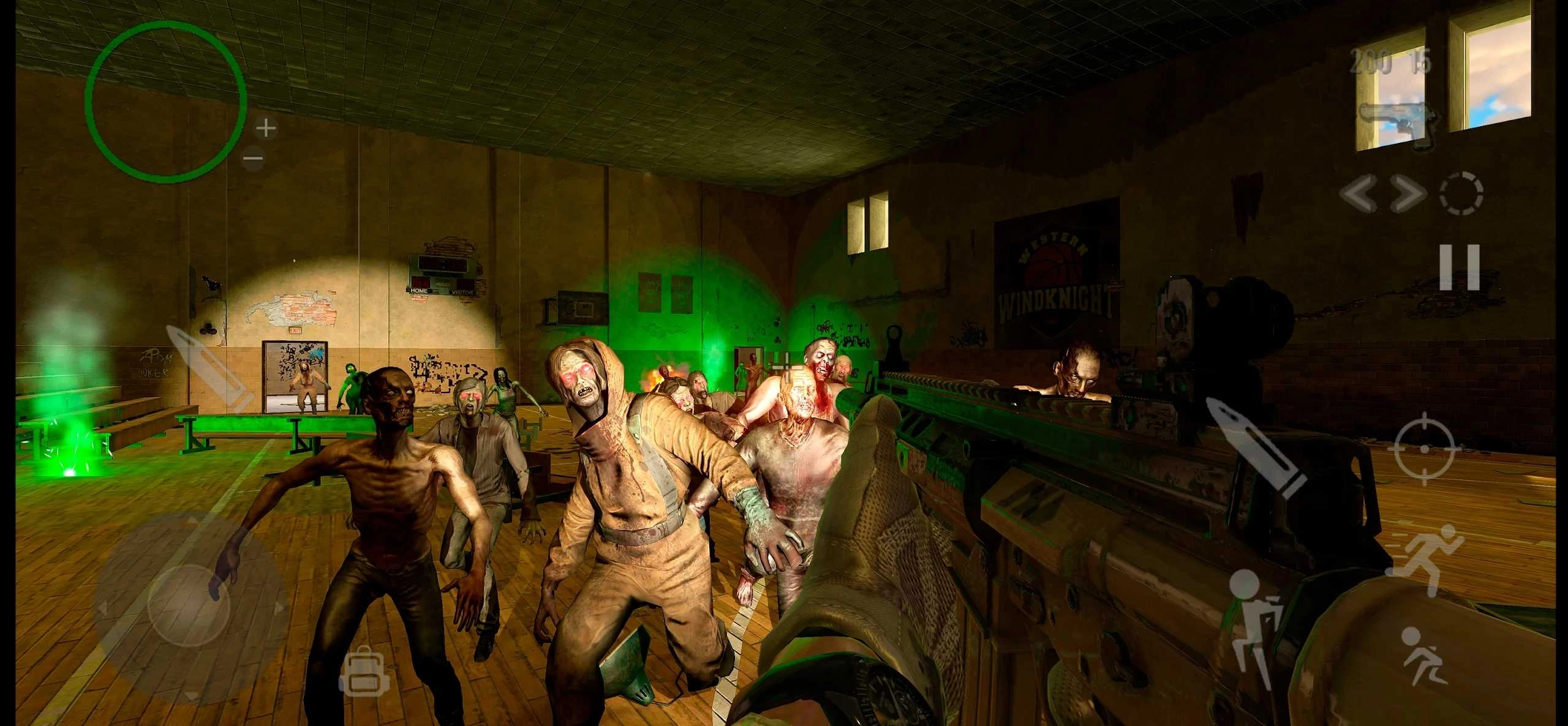Image resolution: width=1568 pixels, height=726 pixels.
Task: Fire using the bullet button beside the crosshair
Action: [x=1257, y=446]
